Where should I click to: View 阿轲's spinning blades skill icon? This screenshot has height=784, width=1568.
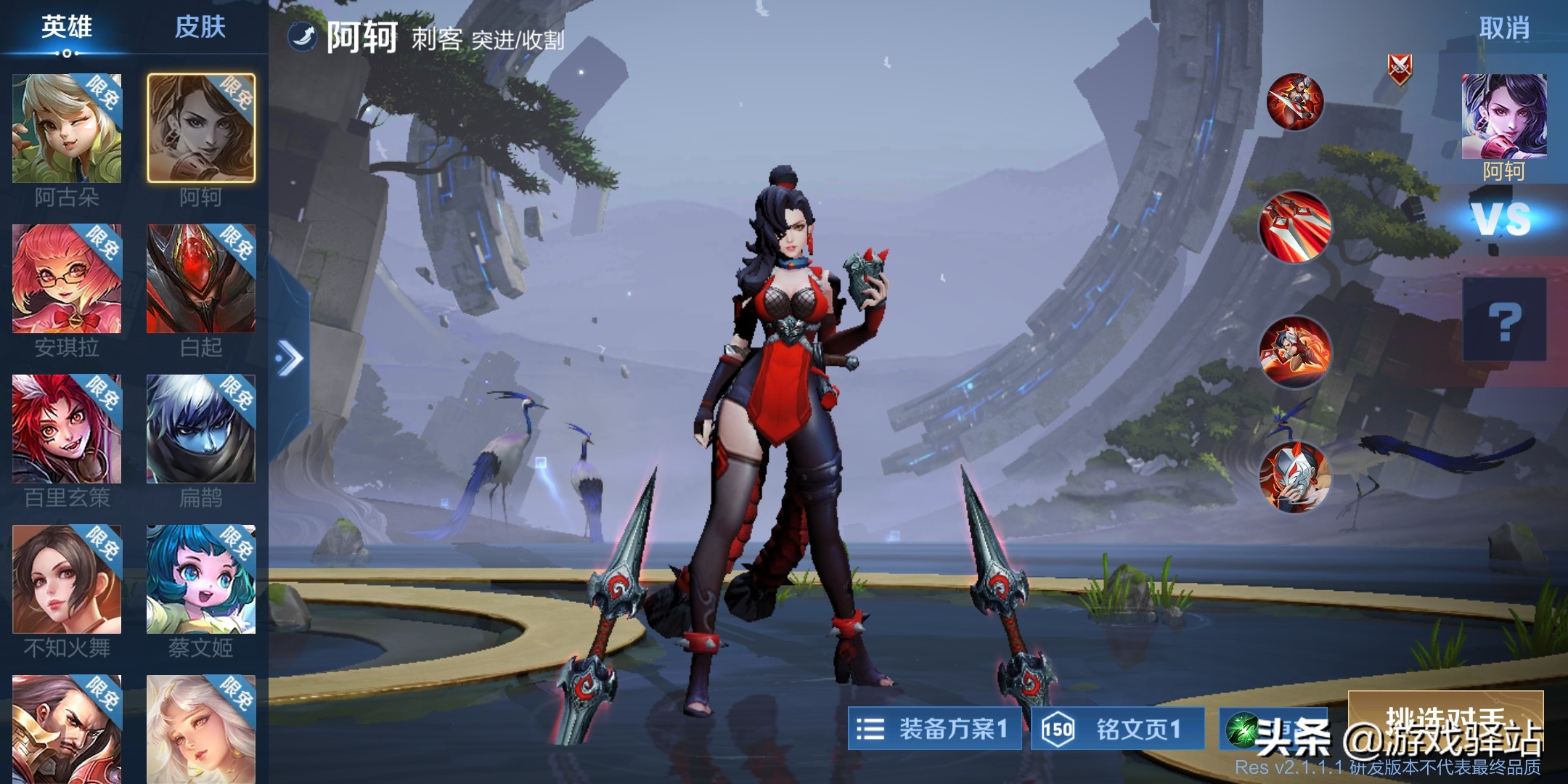[1294, 102]
